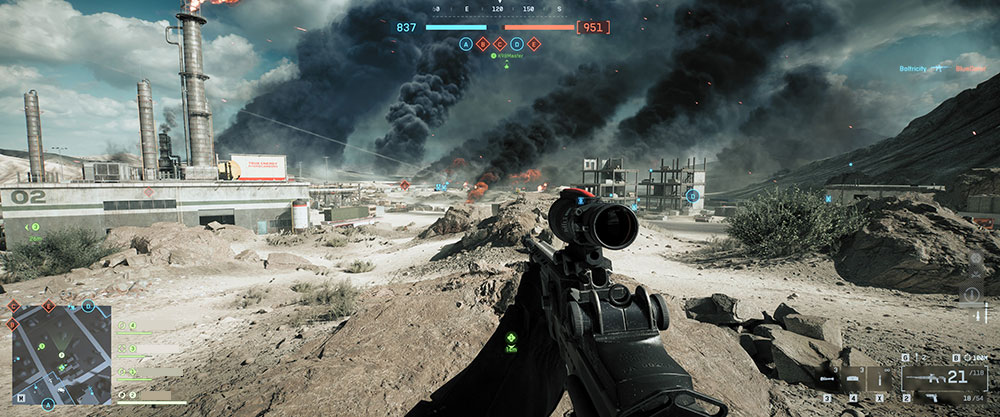Select the launcher gadget in slot 3
Image resolution: width=1000 pixels, height=417 pixels.
[829, 380]
